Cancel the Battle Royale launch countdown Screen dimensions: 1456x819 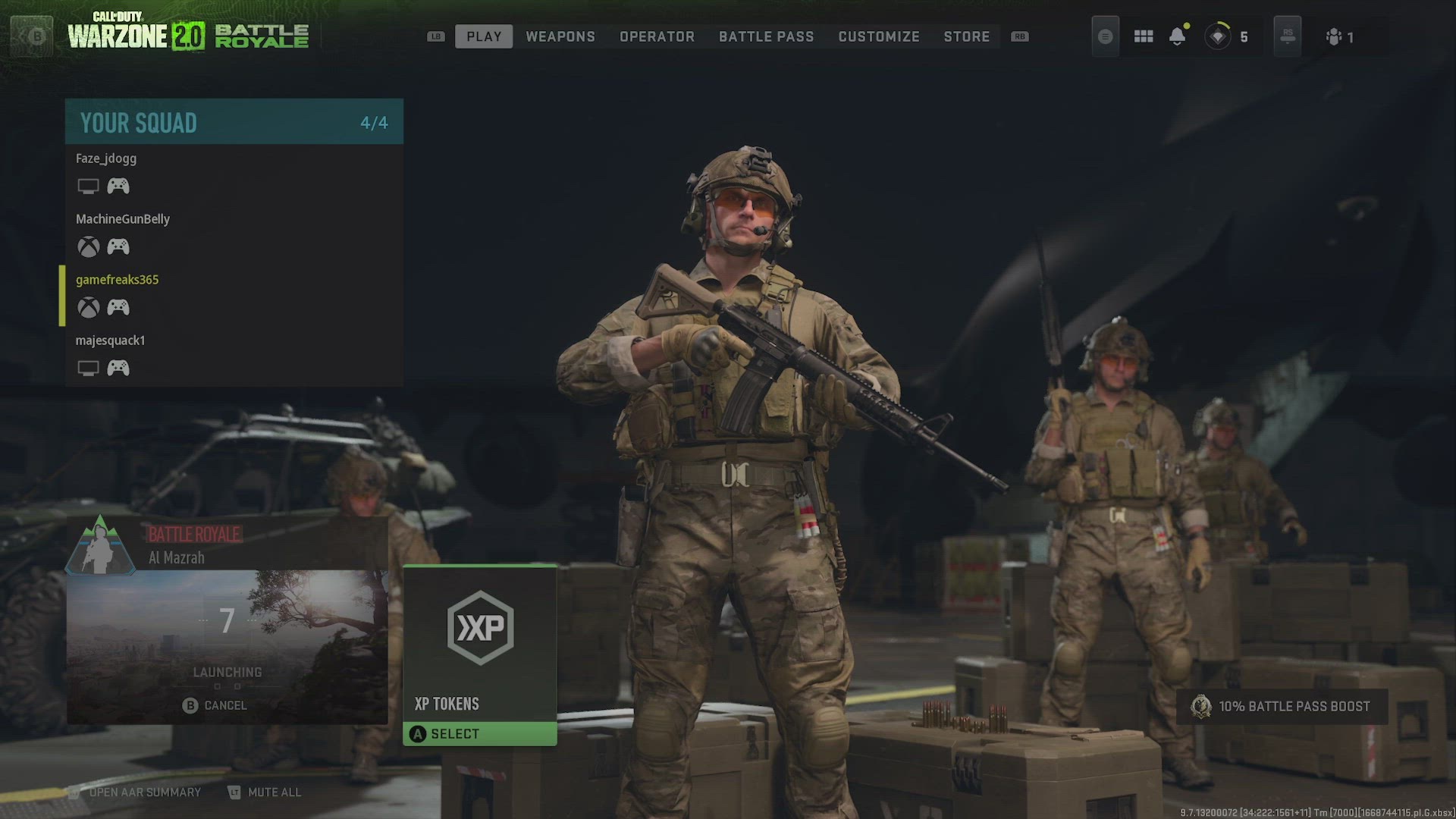(x=215, y=705)
